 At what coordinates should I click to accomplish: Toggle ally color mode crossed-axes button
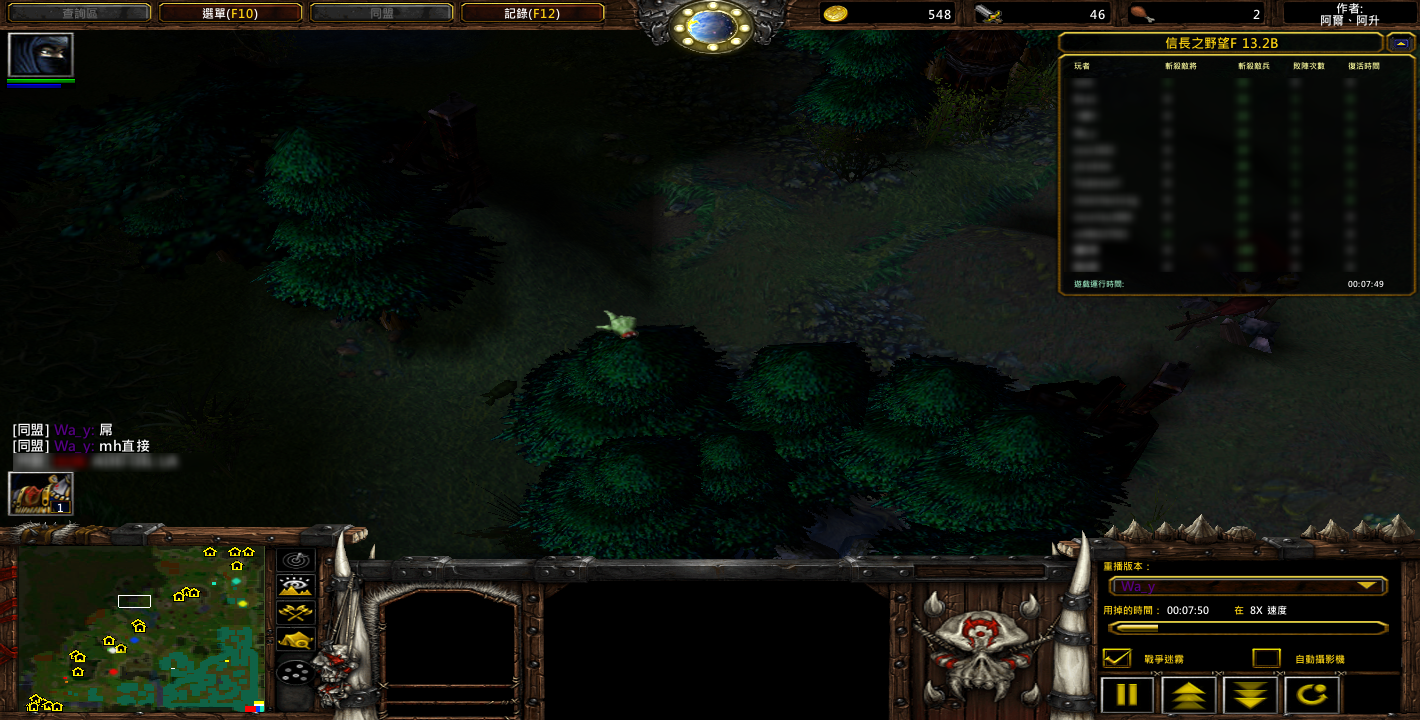pyautogui.click(x=296, y=613)
